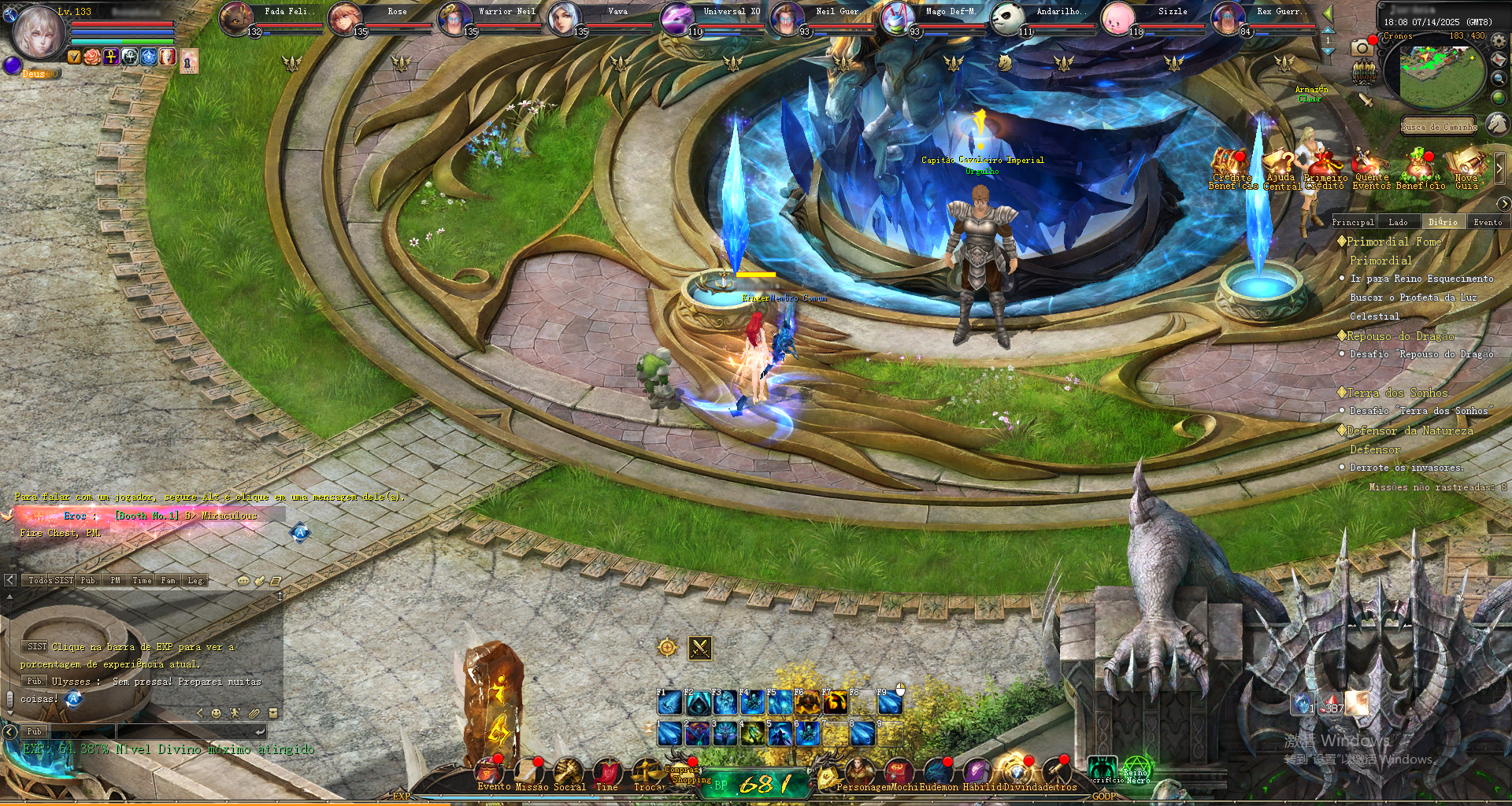Open the Eudemon menu

[938, 771]
